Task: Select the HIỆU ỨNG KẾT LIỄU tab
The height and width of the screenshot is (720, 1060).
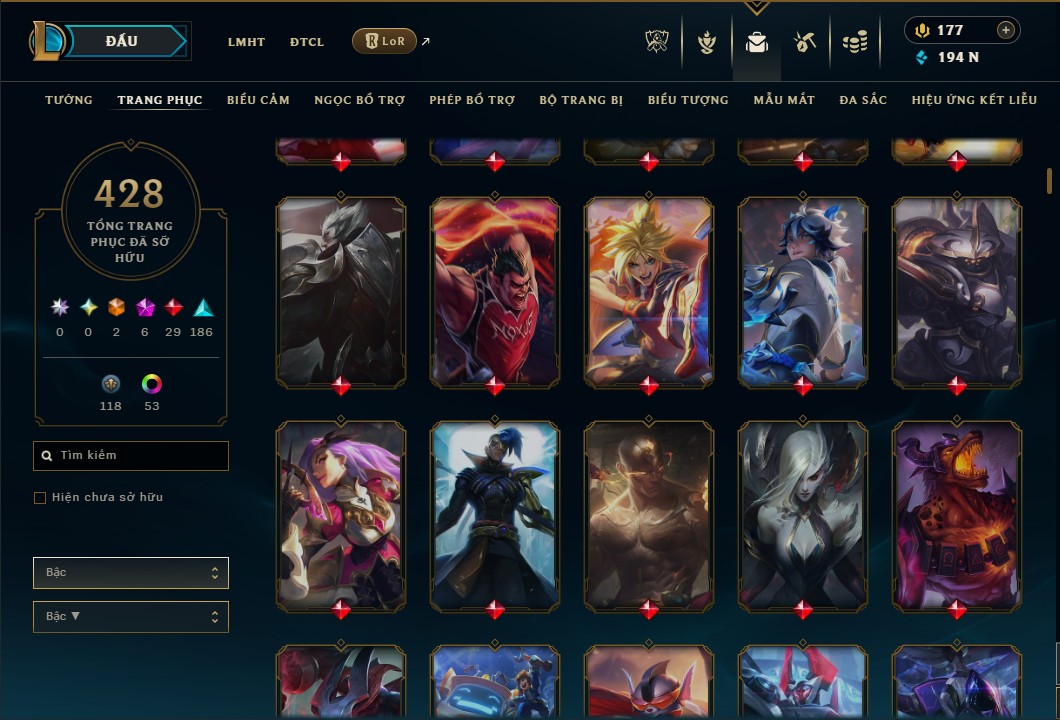Action: pos(974,100)
